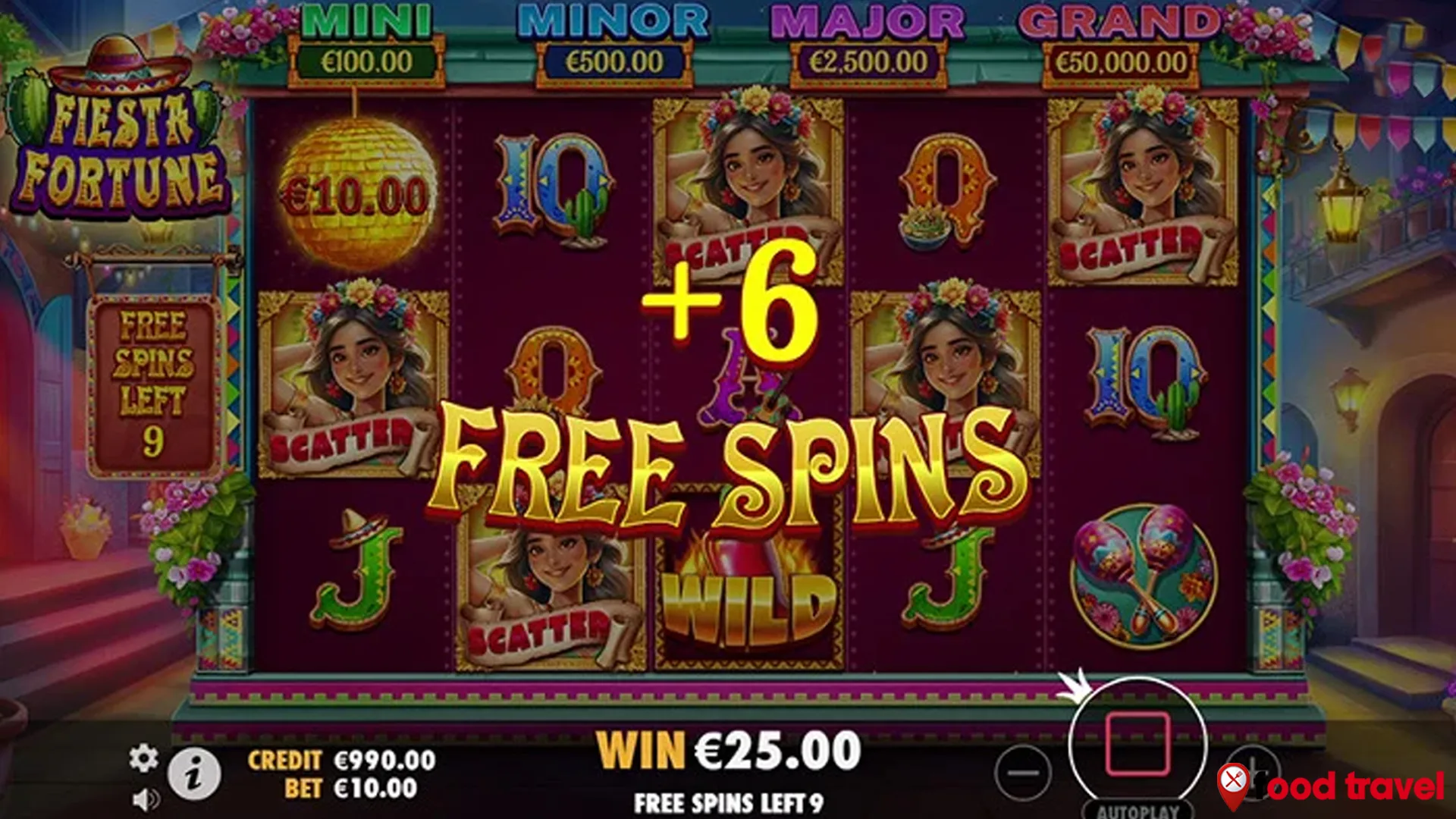Viewport: 1456px width, 819px height.
Task: Open the game settings gear
Action: [143, 755]
